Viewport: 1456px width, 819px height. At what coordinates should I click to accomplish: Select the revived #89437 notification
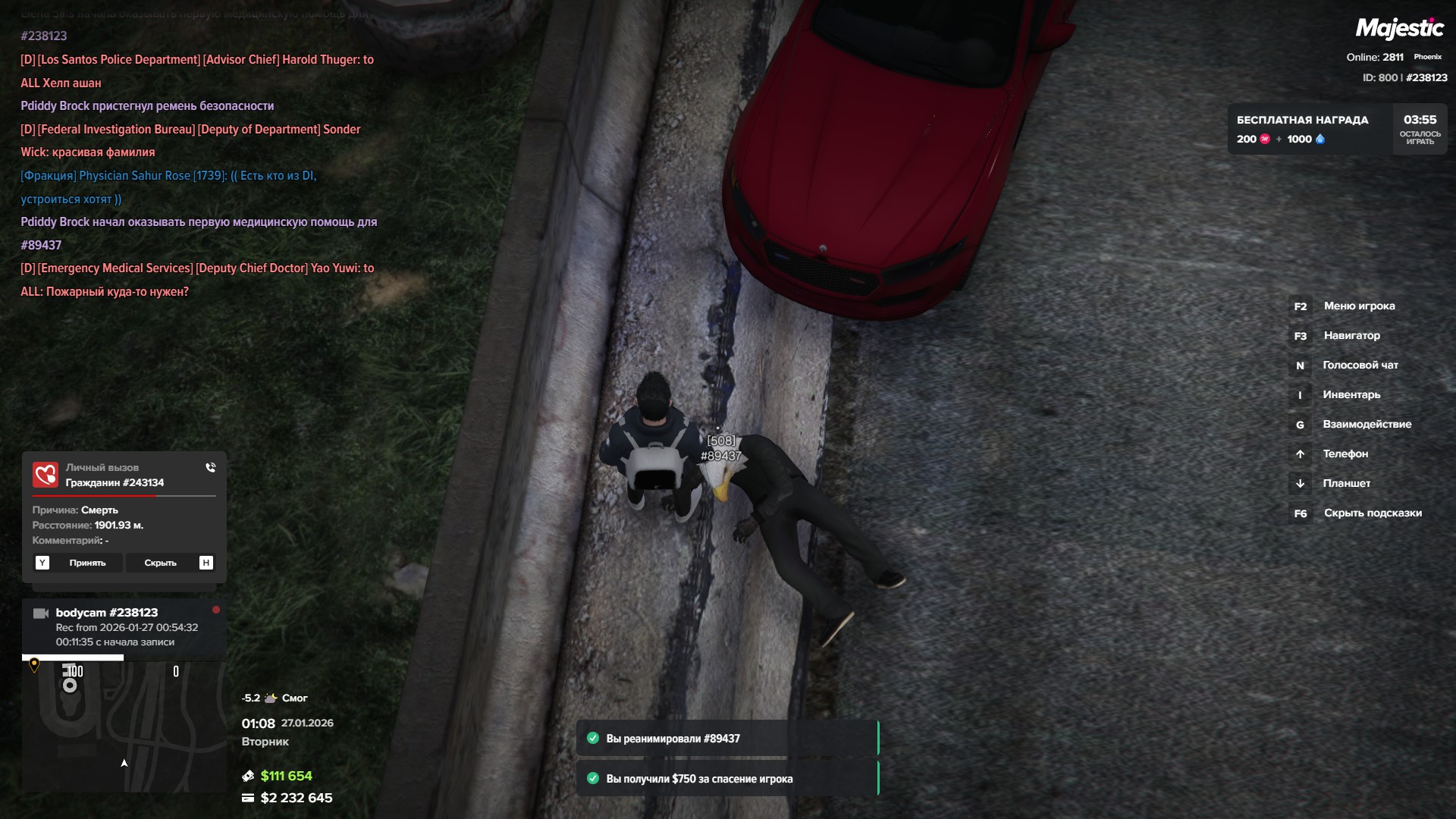pos(726,739)
